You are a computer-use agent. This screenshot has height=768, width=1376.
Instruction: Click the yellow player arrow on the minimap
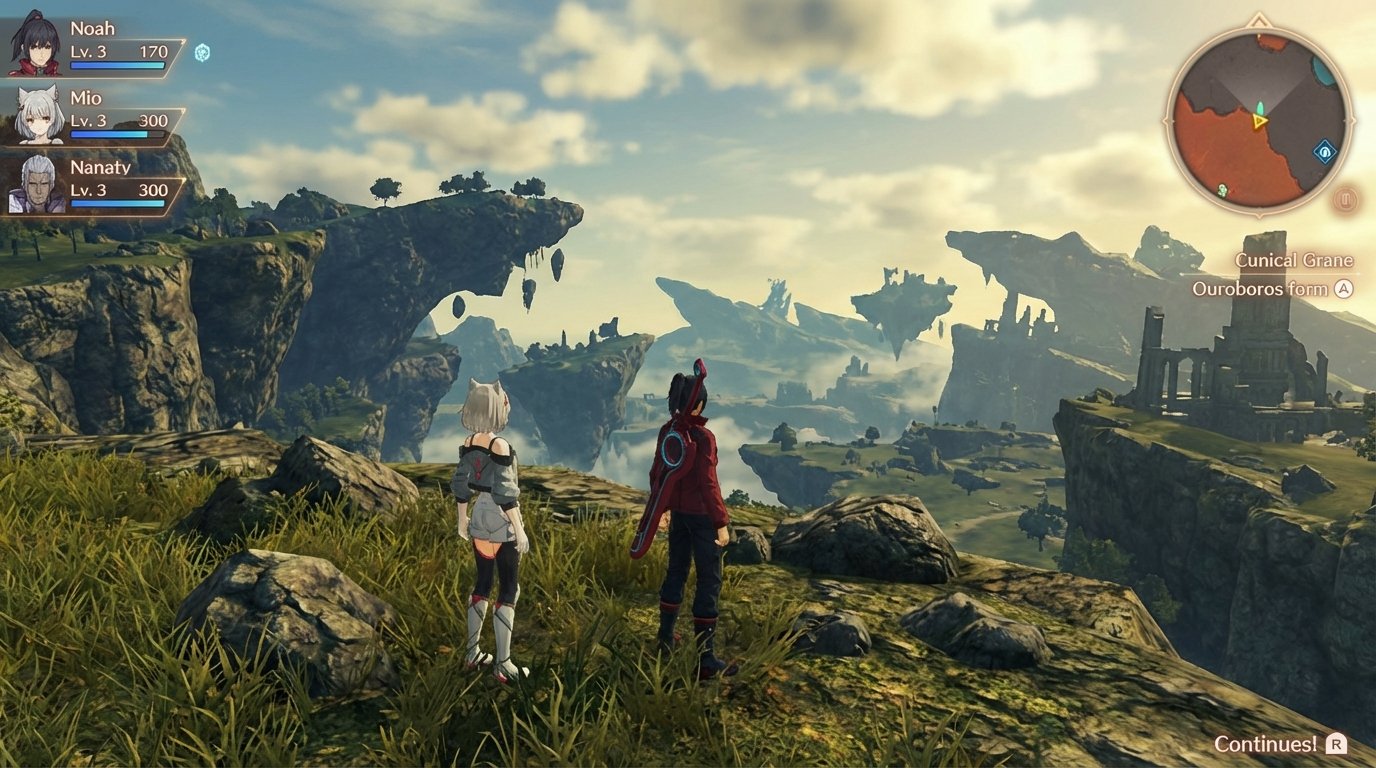[x=1259, y=121]
